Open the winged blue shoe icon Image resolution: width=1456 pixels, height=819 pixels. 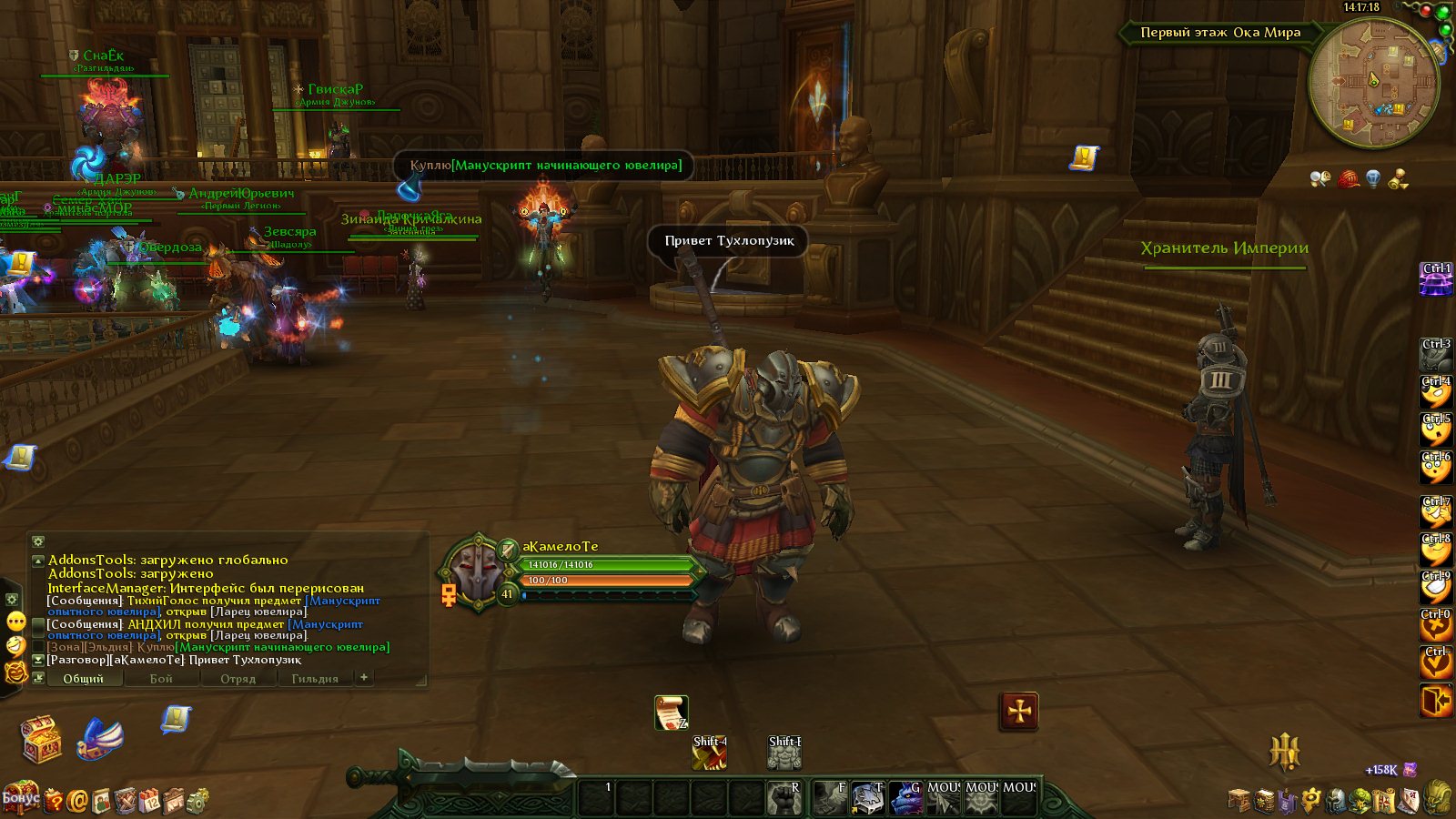102,738
